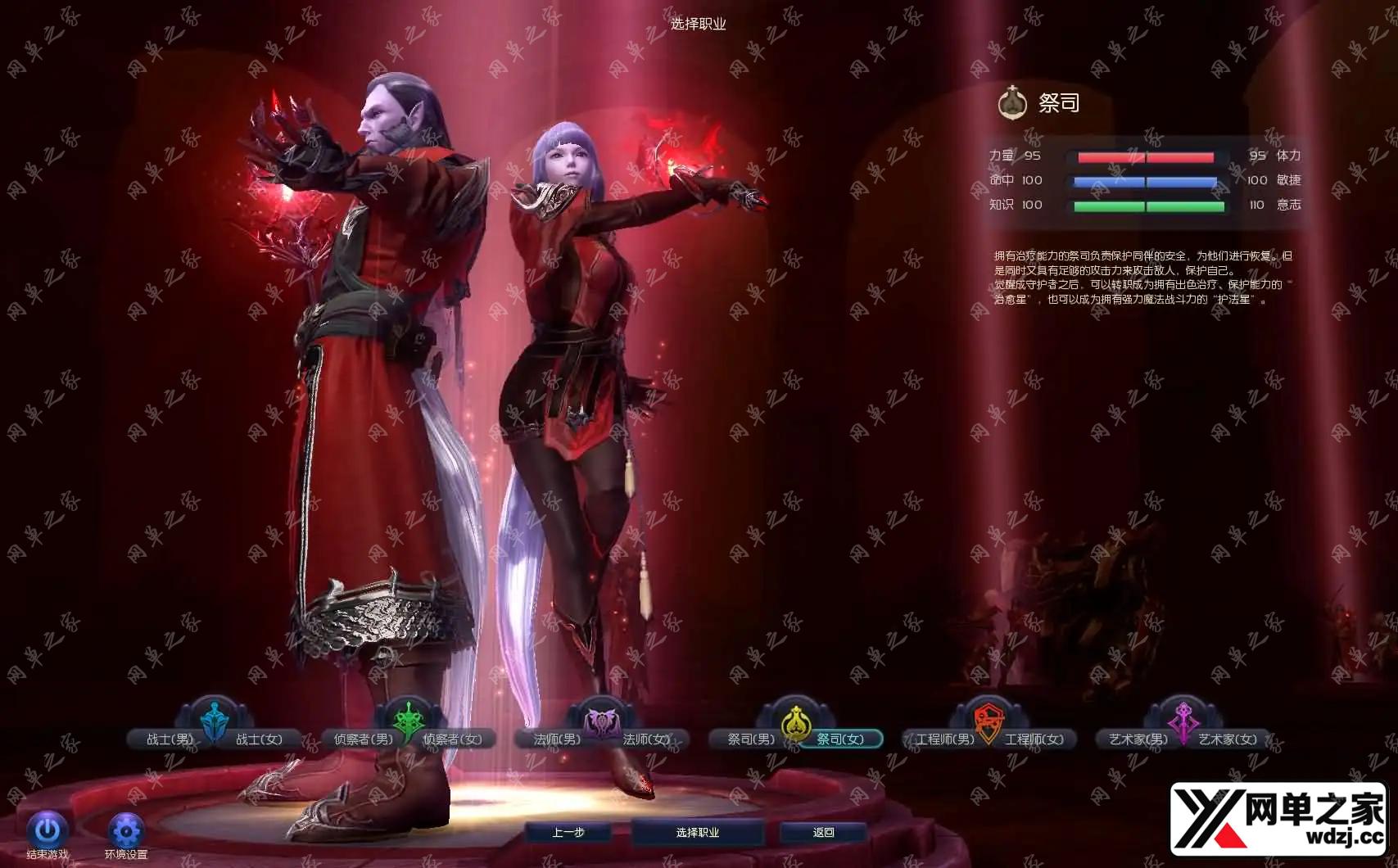Click the 结束游戏 power icon
The image size is (1398, 868).
[x=48, y=831]
